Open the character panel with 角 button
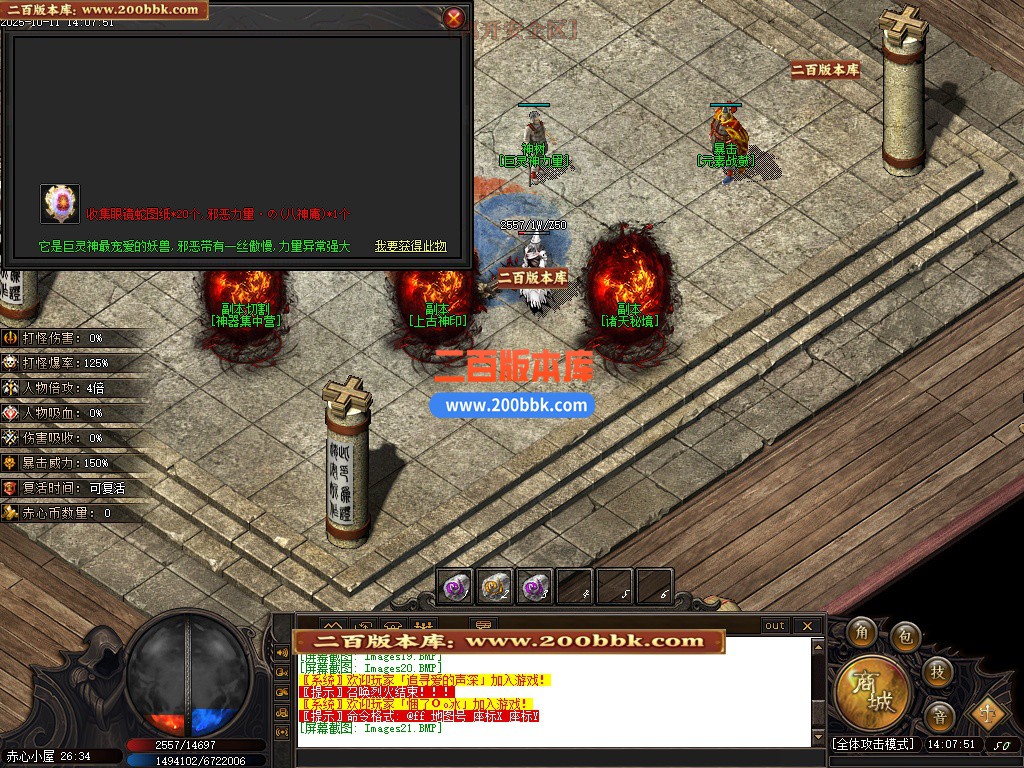 click(x=861, y=632)
